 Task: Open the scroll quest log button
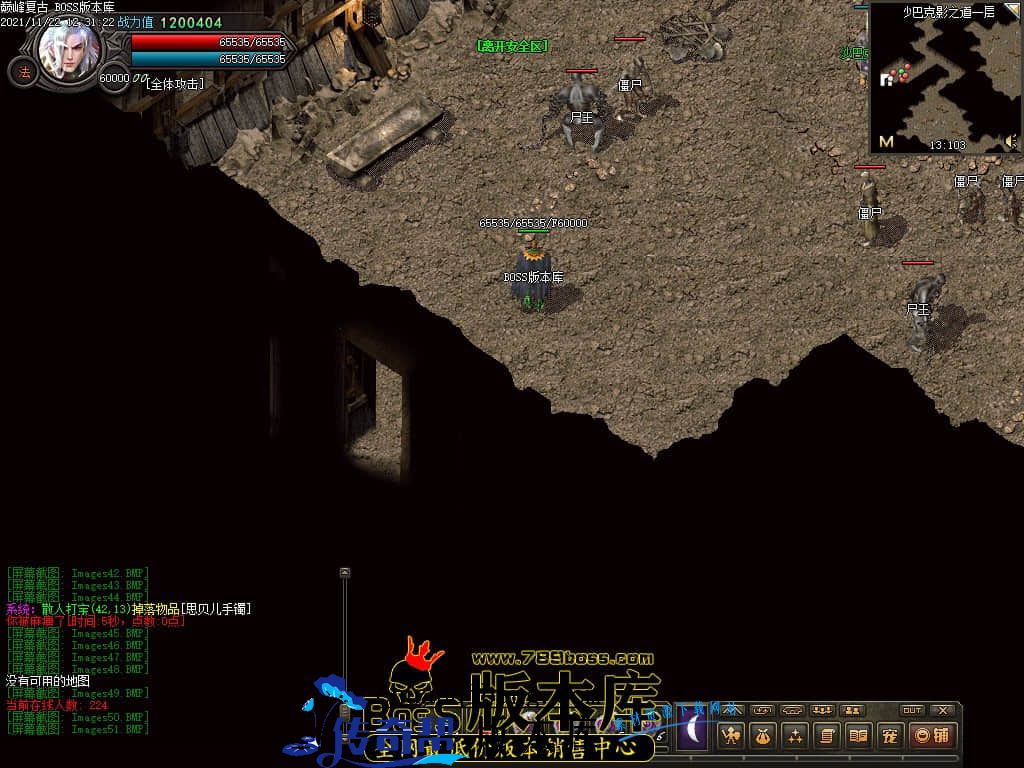click(826, 736)
